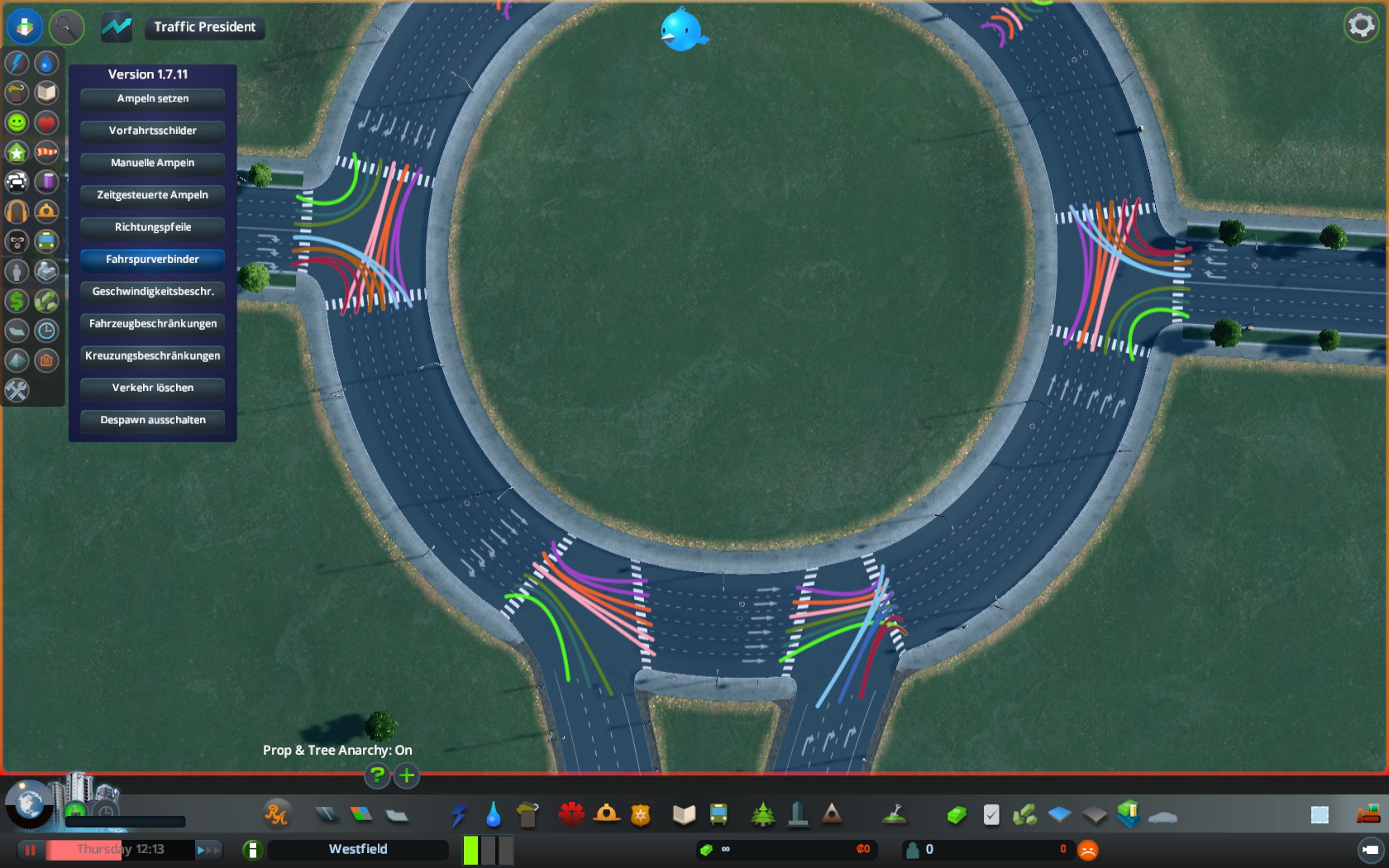Open the public transport bus menu
The width and height of the screenshot is (1389, 868).
point(718,815)
